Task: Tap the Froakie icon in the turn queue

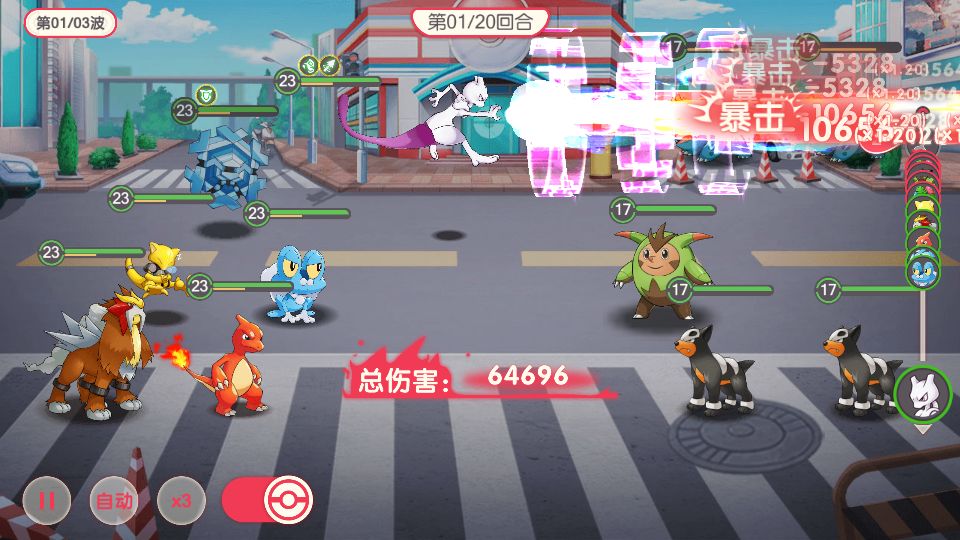Action: coord(921,270)
